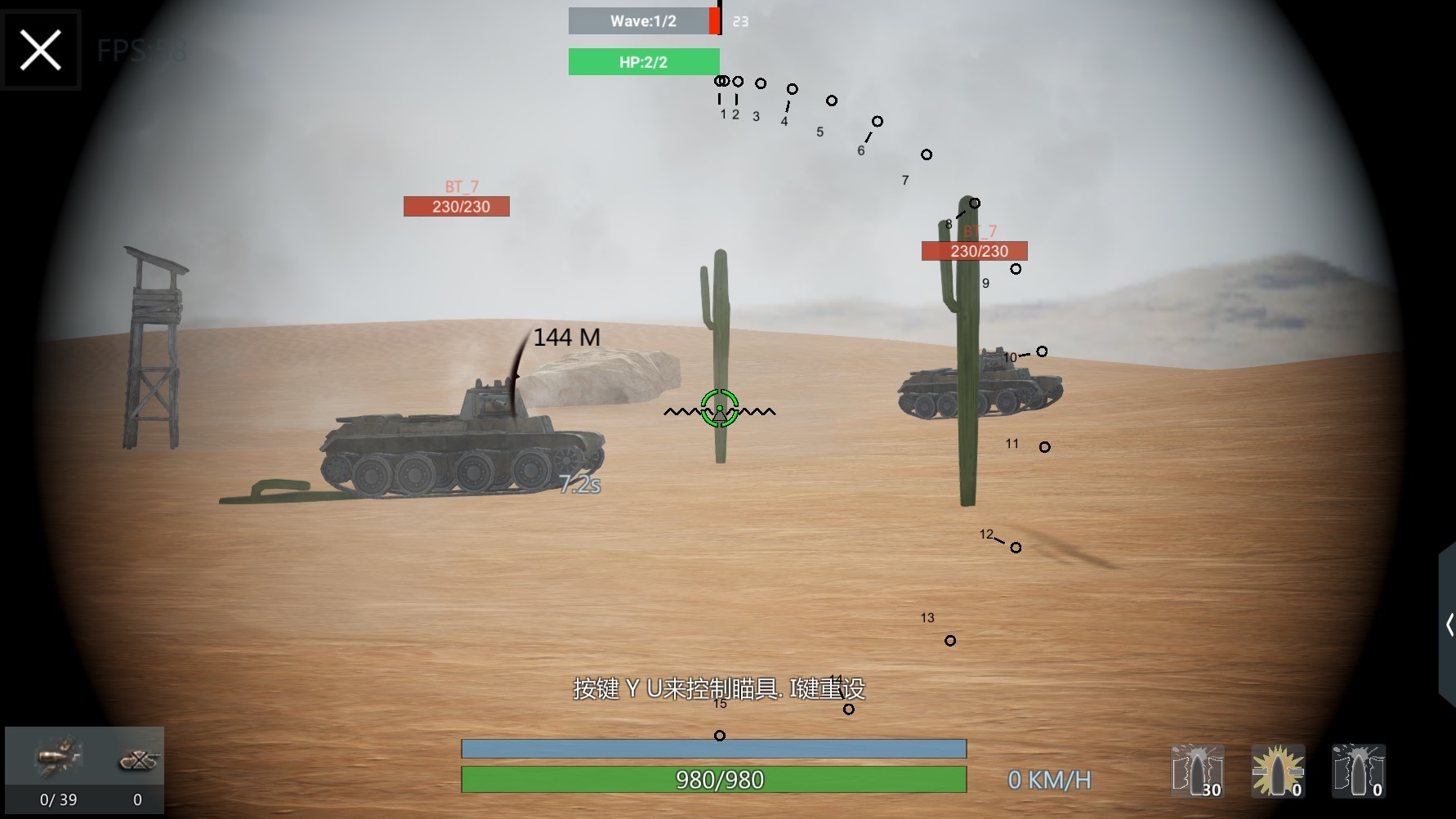Select the rightmost empty shell type icon
The width and height of the screenshot is (1456, 819).
(1358, 771)
